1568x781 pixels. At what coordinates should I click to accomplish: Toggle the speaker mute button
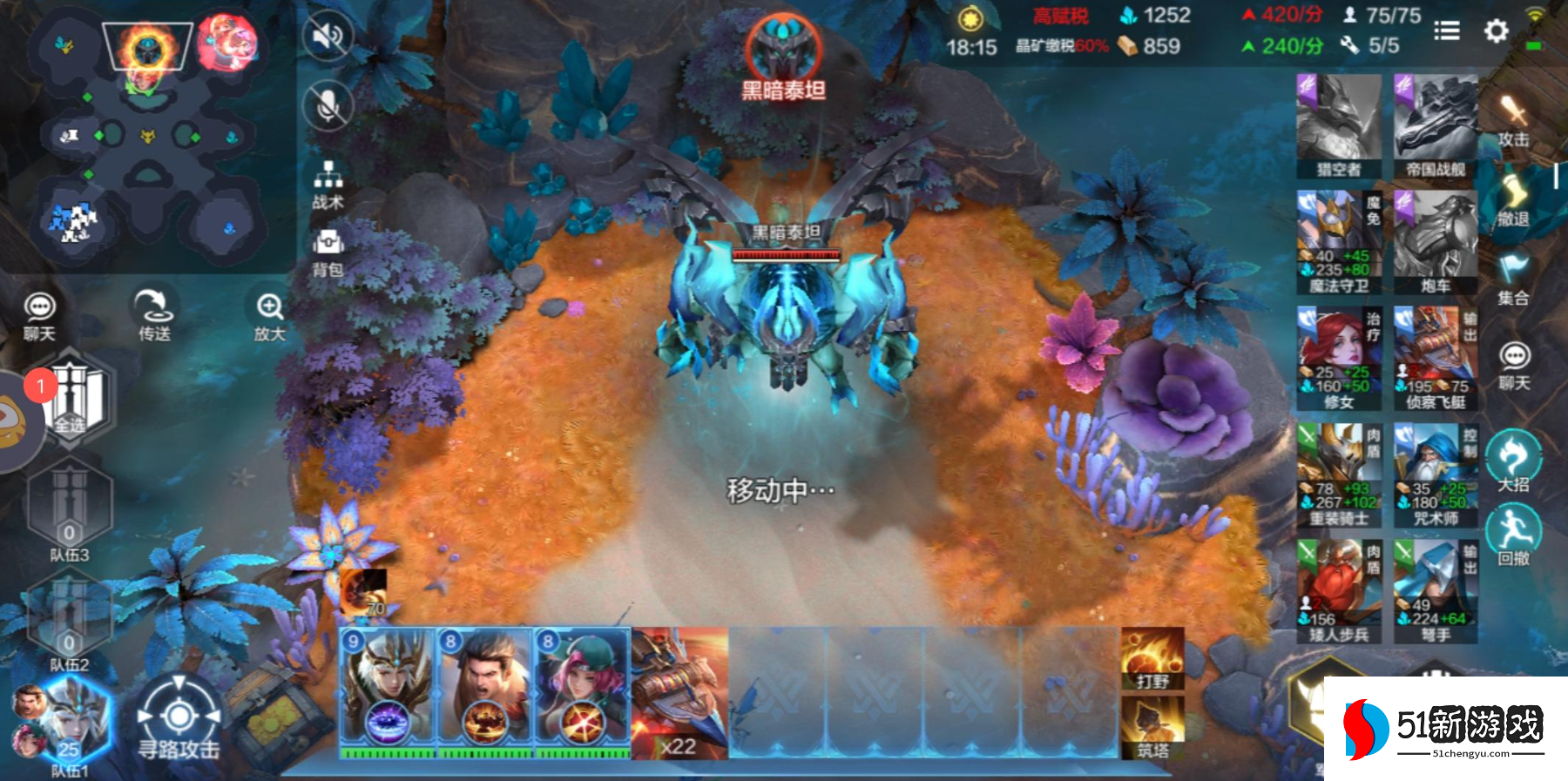[x=328, y=37]
